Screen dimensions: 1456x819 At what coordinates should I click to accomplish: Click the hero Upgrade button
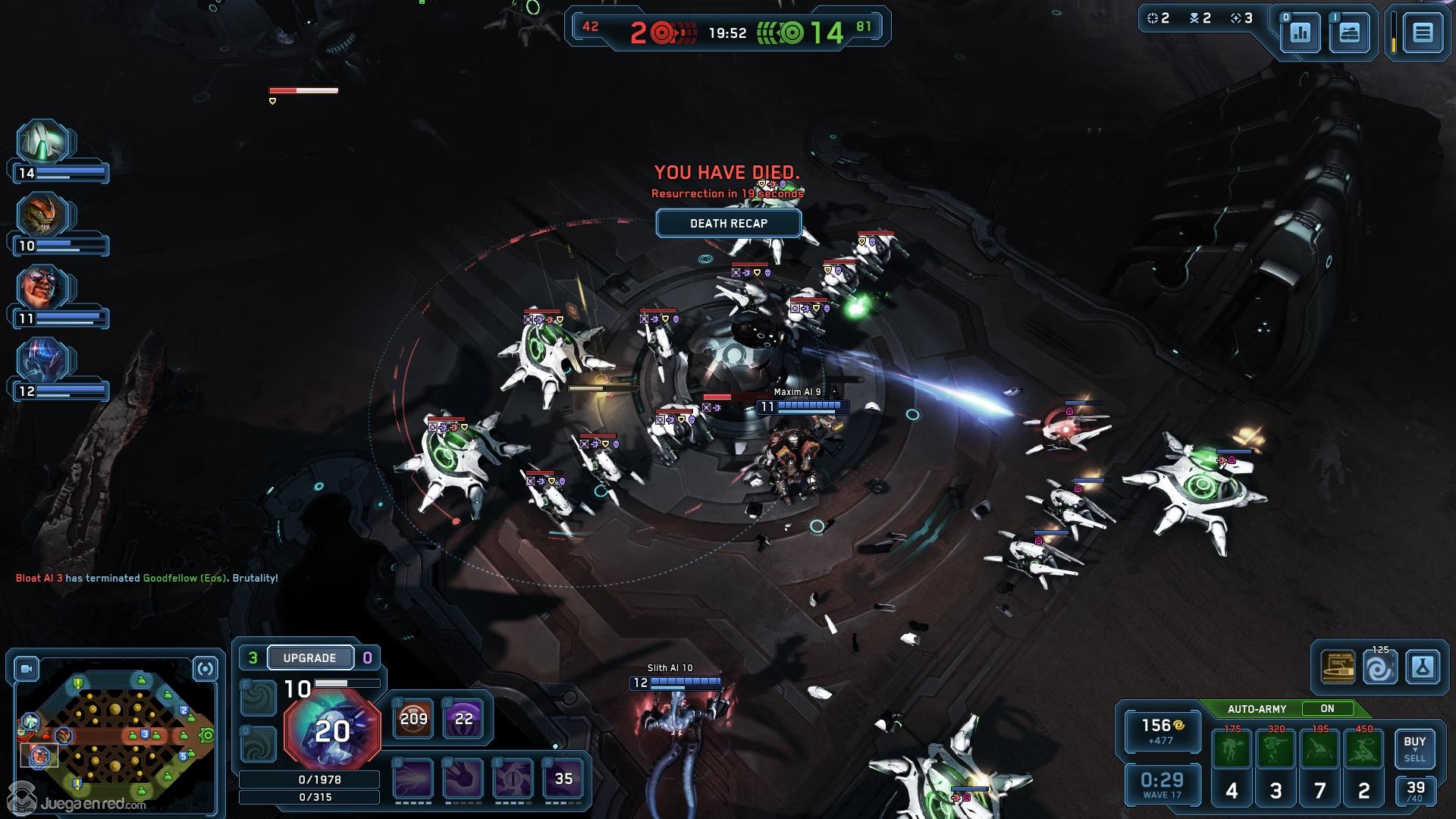click(x=309, y=657)
